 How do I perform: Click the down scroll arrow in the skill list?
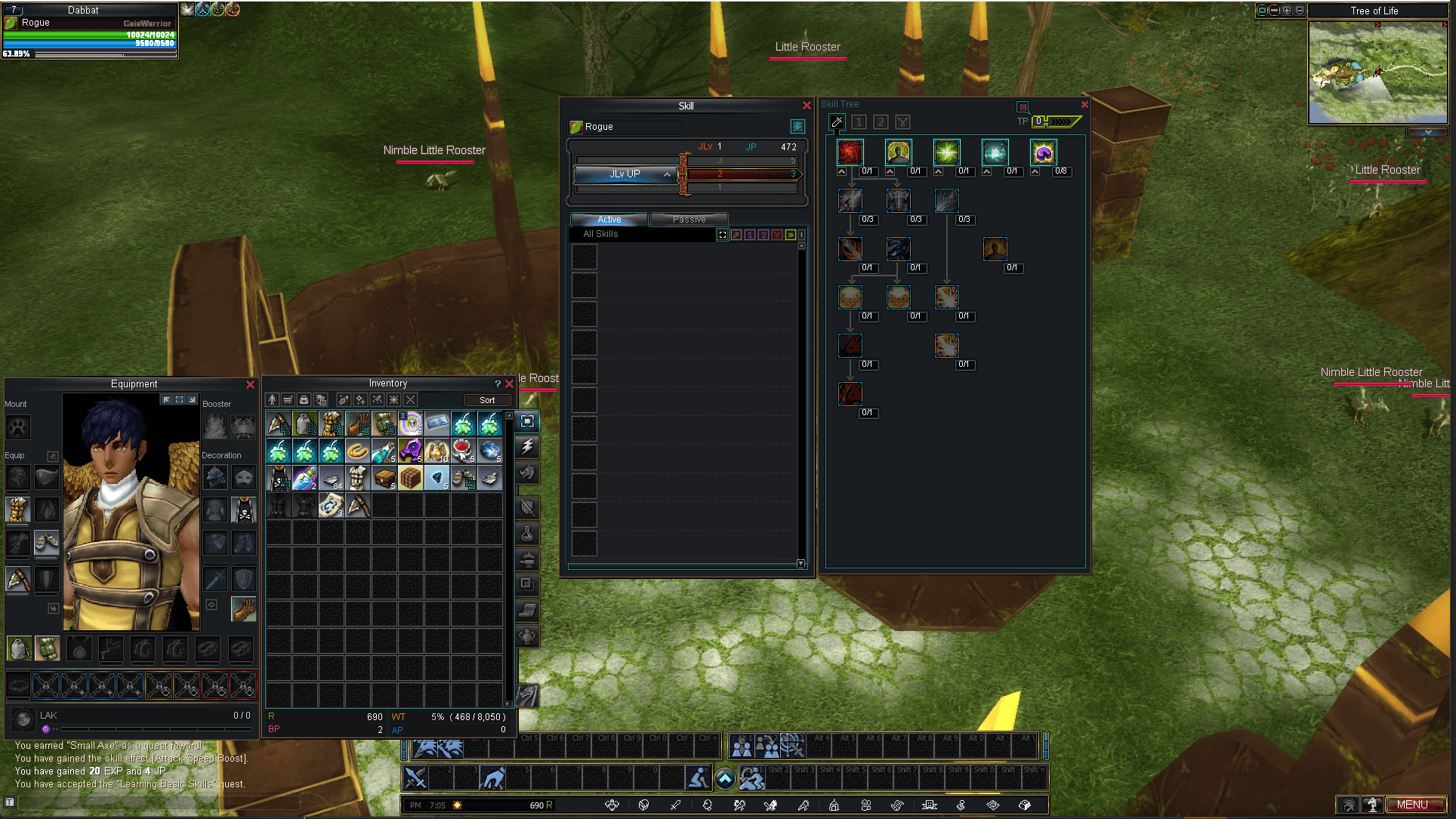[800, 564]
